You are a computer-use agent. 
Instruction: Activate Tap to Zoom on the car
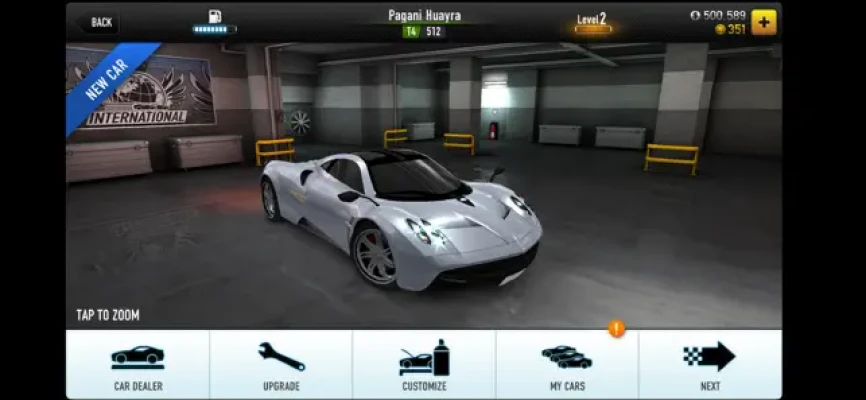click(x=108, y=315)
